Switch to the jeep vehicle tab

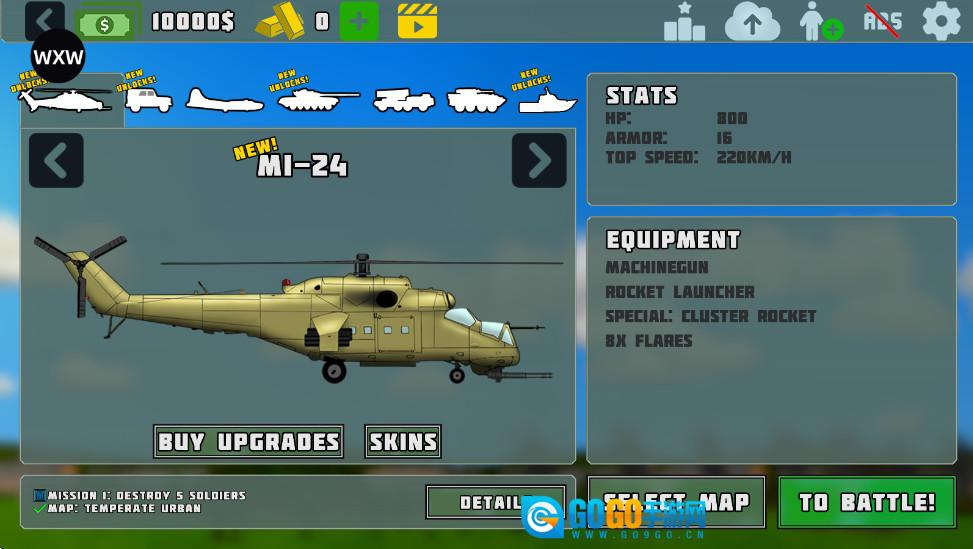[x=148, y=99]
